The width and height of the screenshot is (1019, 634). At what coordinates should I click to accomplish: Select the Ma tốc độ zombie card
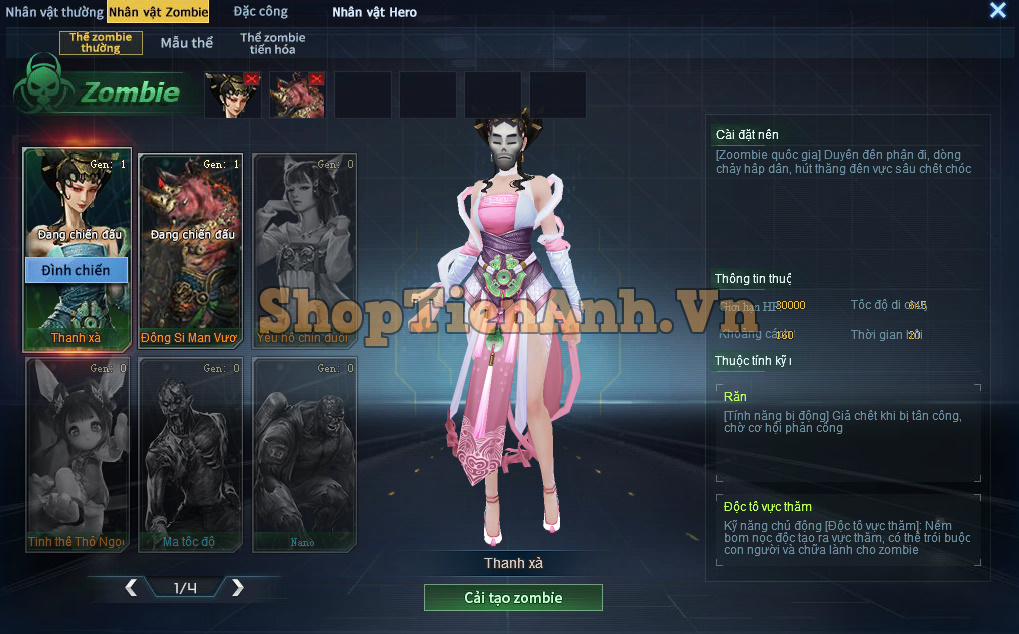190,455
